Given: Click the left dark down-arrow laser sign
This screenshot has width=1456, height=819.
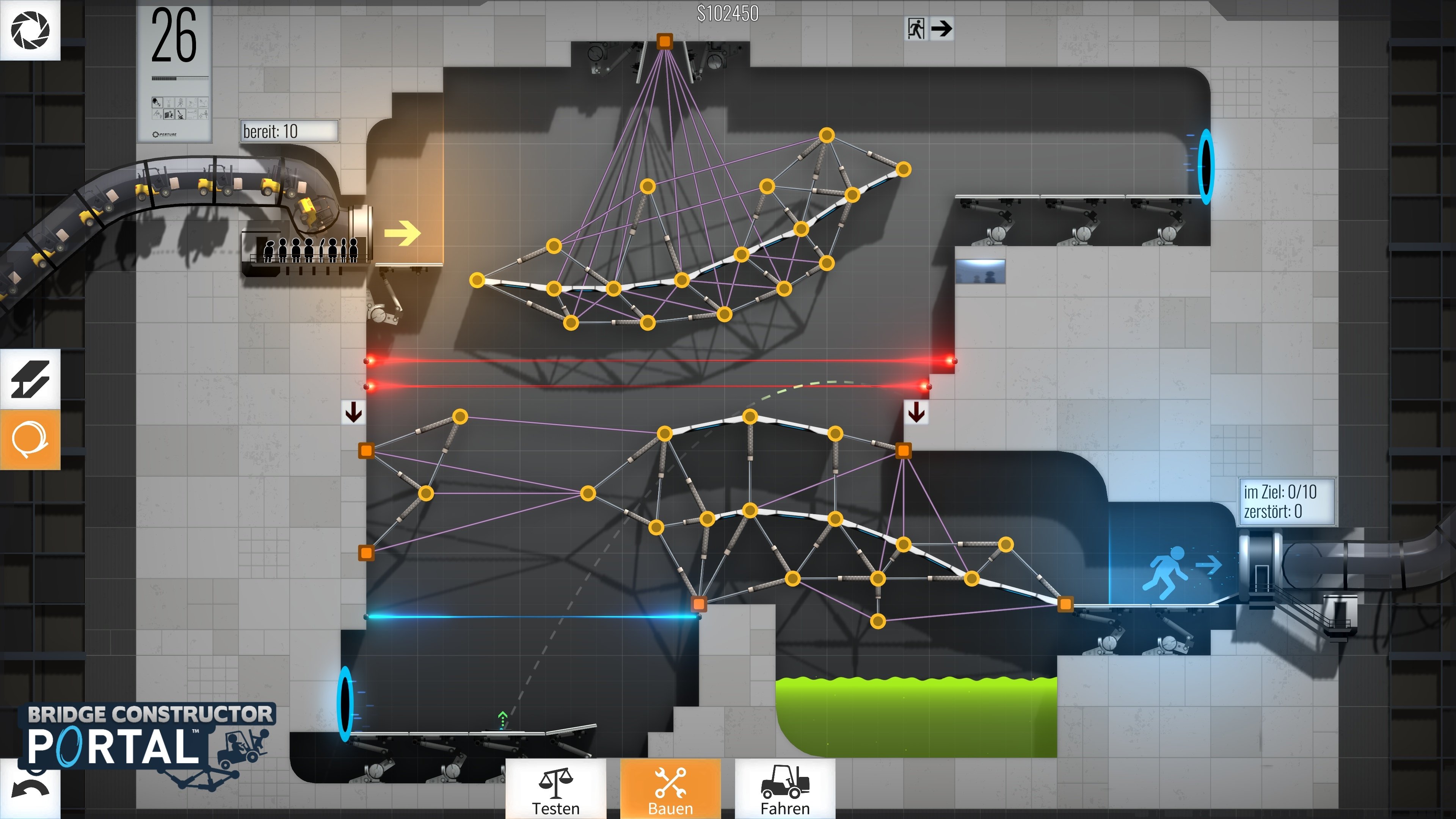Looking at the screenshot, I should 354,413.
